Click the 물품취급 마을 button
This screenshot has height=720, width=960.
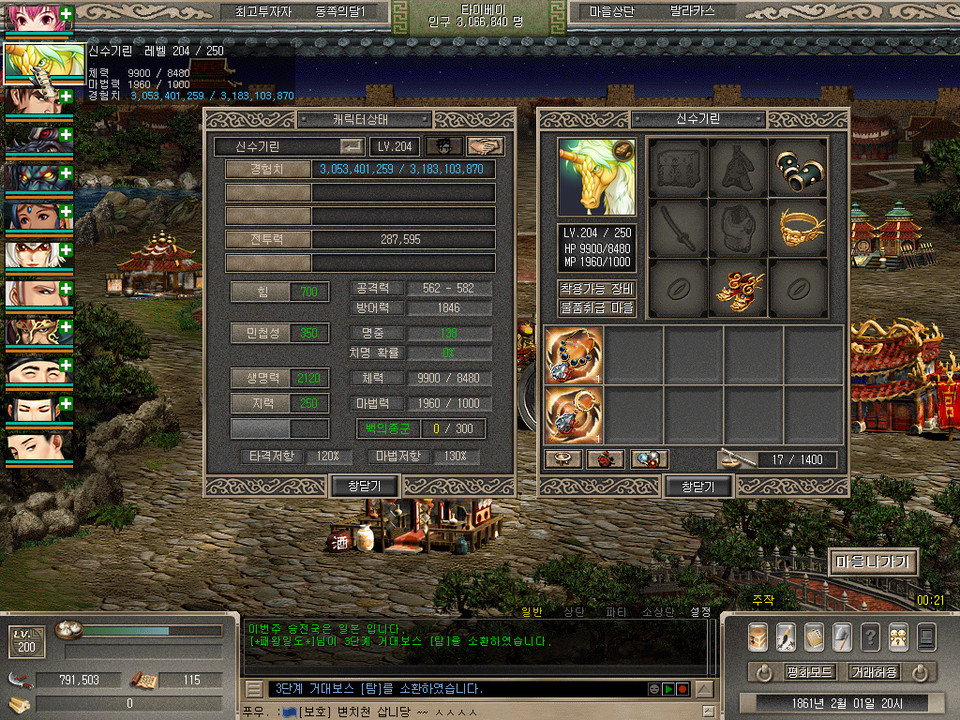597,308
